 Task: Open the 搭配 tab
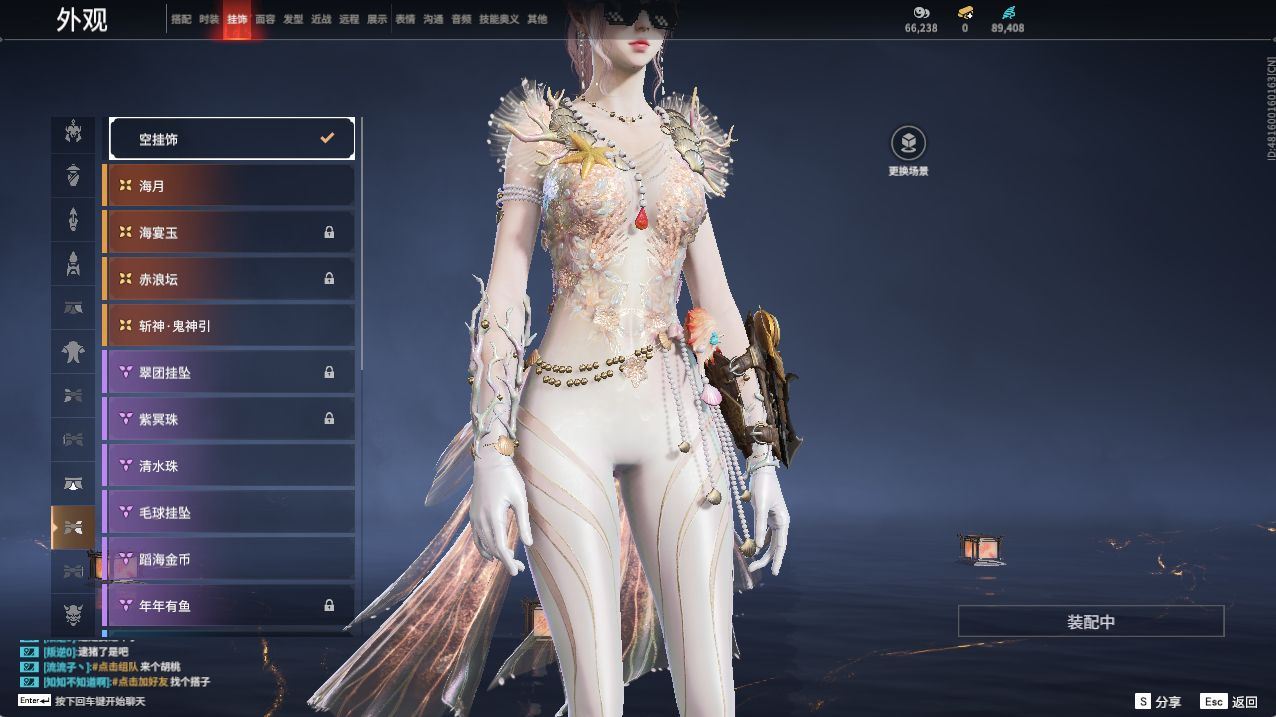181,19
